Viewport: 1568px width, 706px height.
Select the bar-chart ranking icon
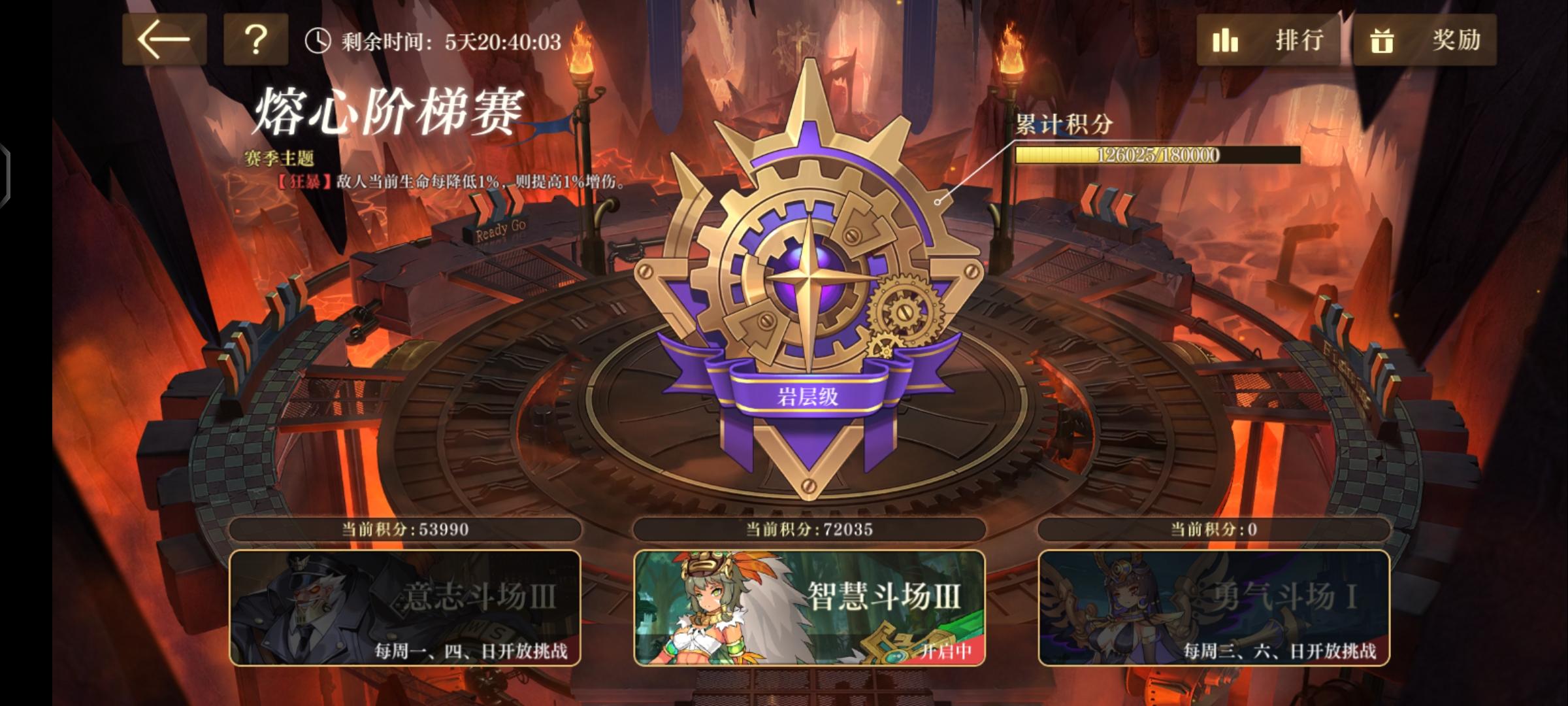point(1224,41)
